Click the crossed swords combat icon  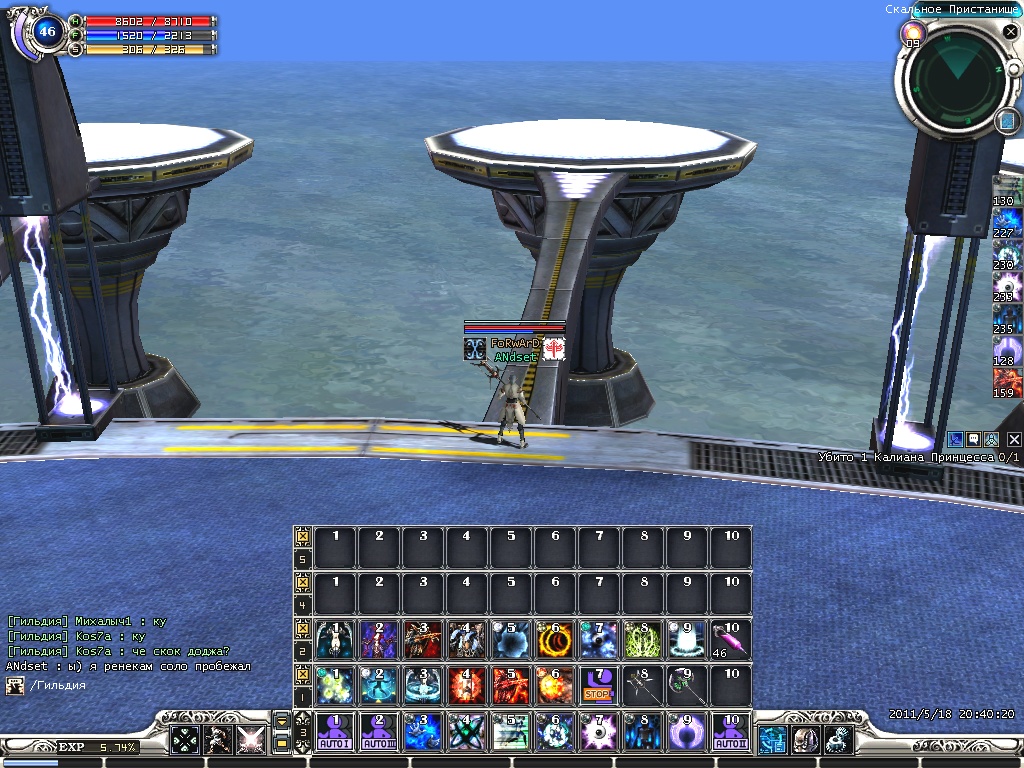click(x=249, y=740)
